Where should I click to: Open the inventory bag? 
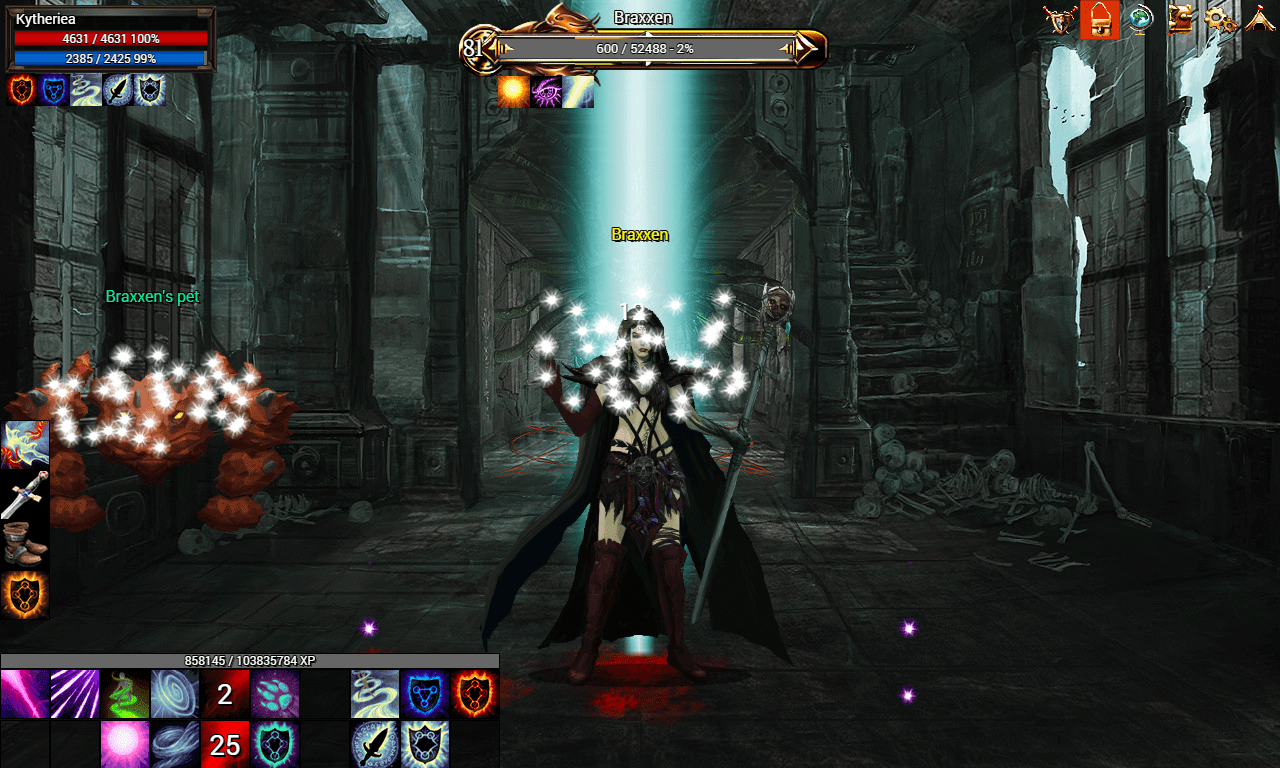click(x=1099, y=19)
